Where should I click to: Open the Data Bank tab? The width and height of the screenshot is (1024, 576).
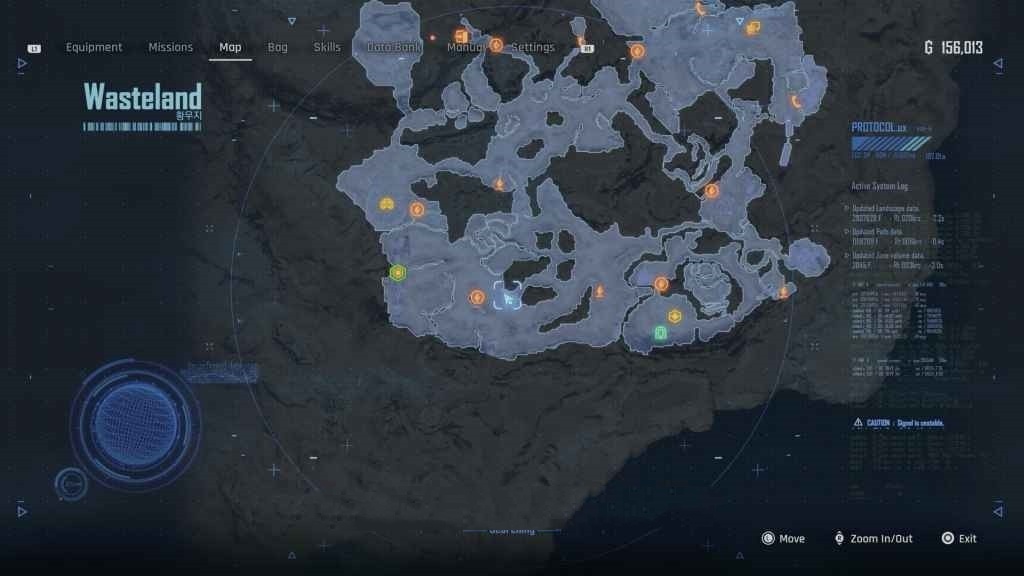[393, 47]
